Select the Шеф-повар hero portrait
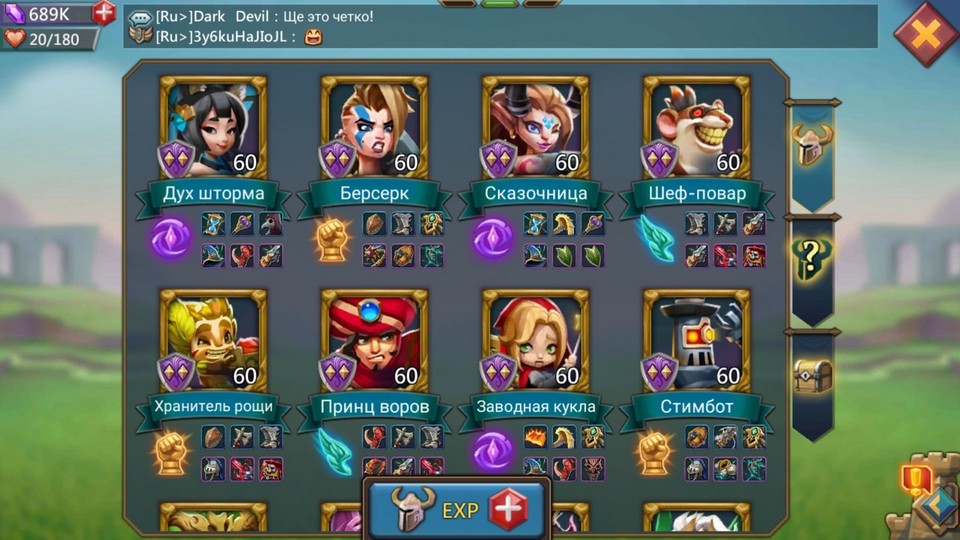The height and width of the screenshot is (540, 960). [x=696, y=127]
